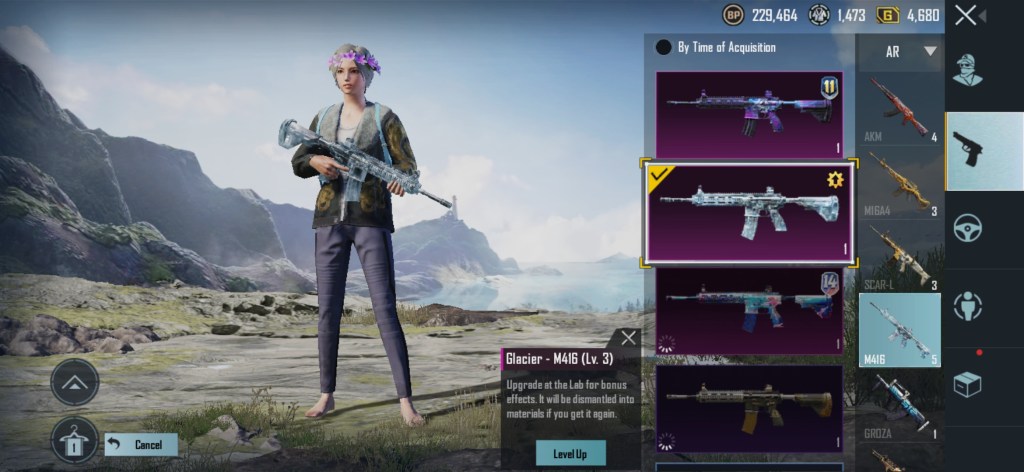Open the AR weapon type dropdown
The height and width of the screenshot is (472, 1024).
pyautogui.click(x=899, y=51)
